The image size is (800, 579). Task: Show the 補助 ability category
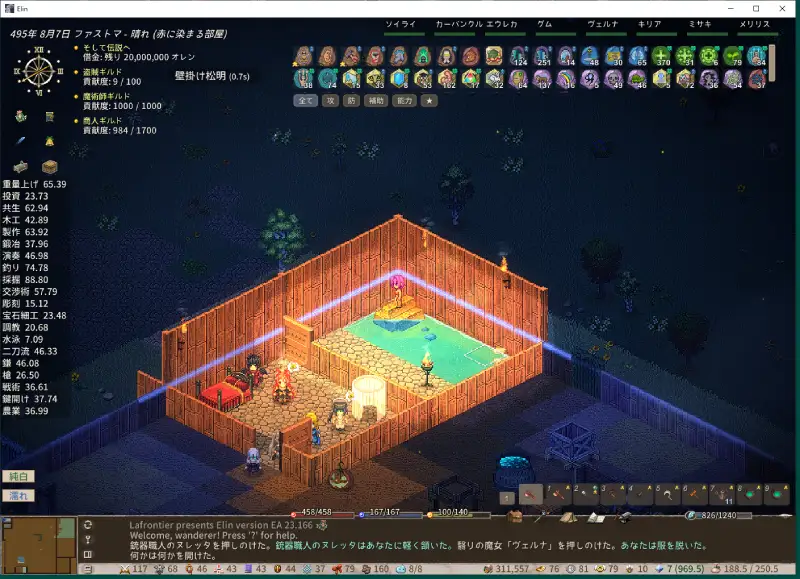coord(376,100)
